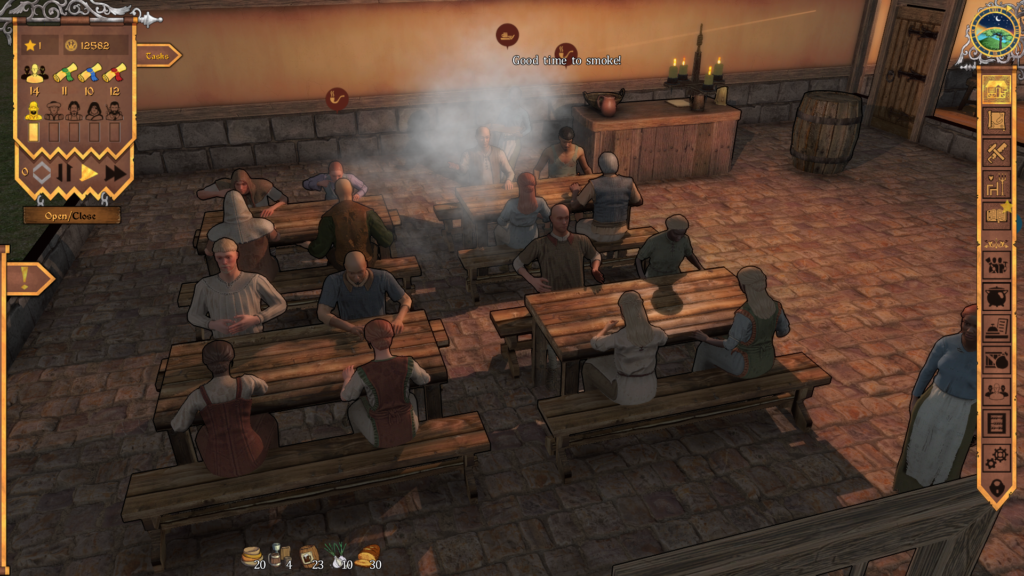Open the gears settings menu
The width and height of the screenshot is (1024, 576).
pyautogui.click(x=995, y=456)
